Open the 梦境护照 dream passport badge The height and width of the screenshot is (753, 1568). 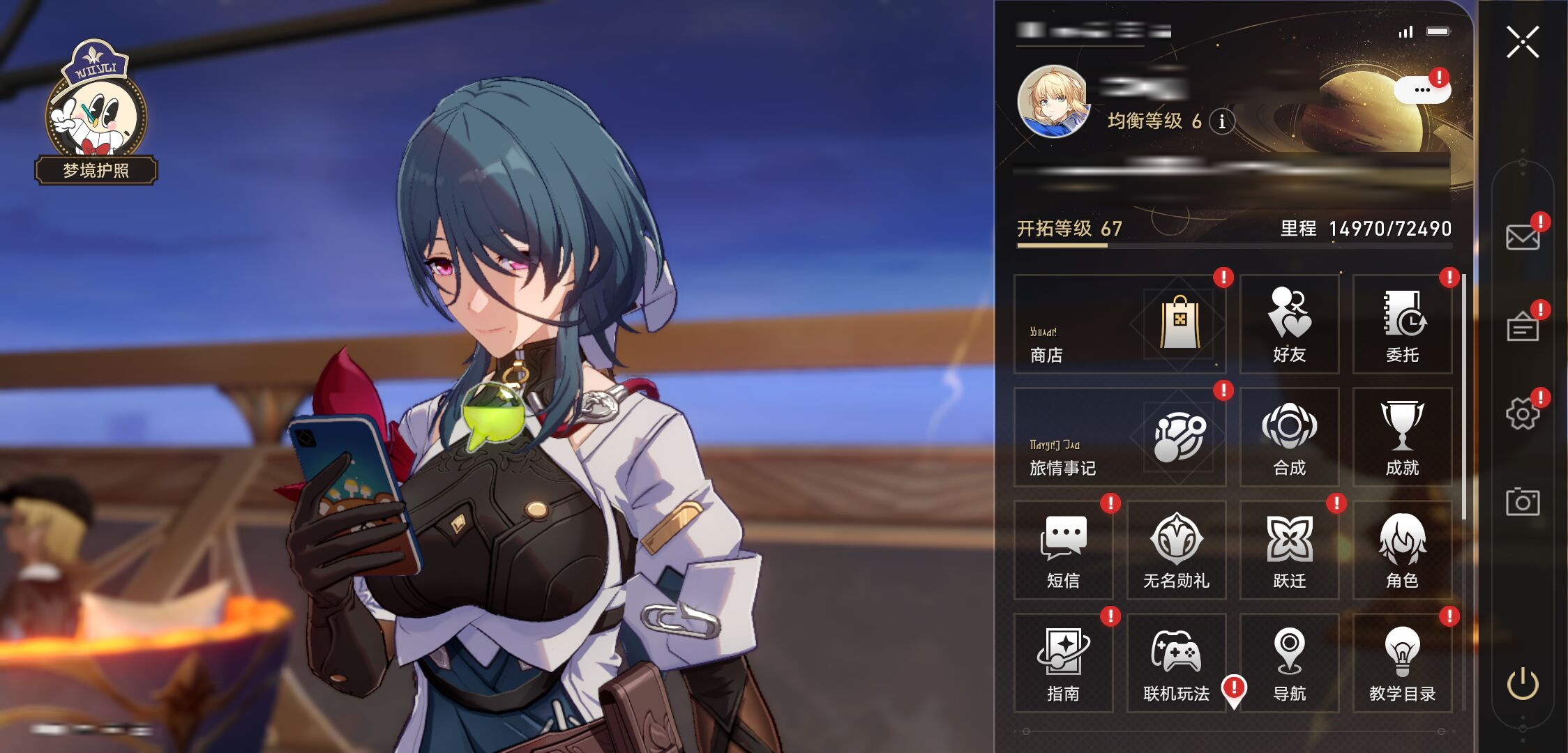coord(96,115)
